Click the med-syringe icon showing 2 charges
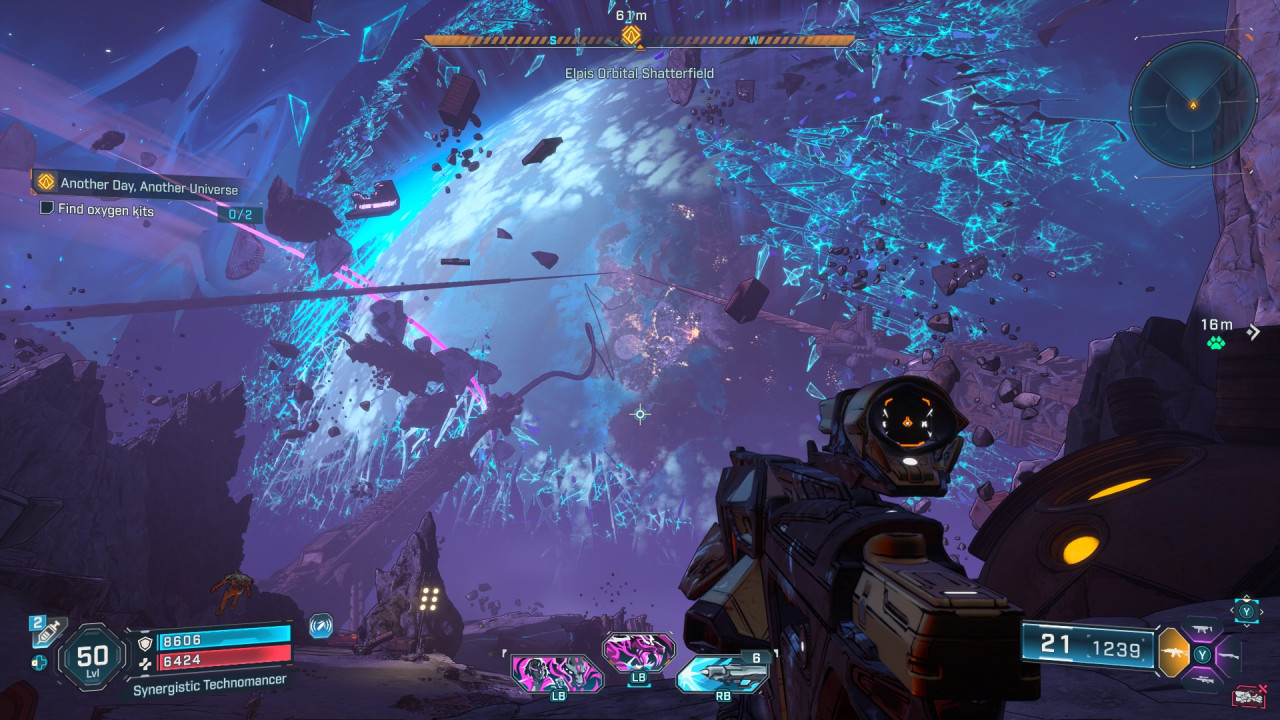 (x=46, y=632)
